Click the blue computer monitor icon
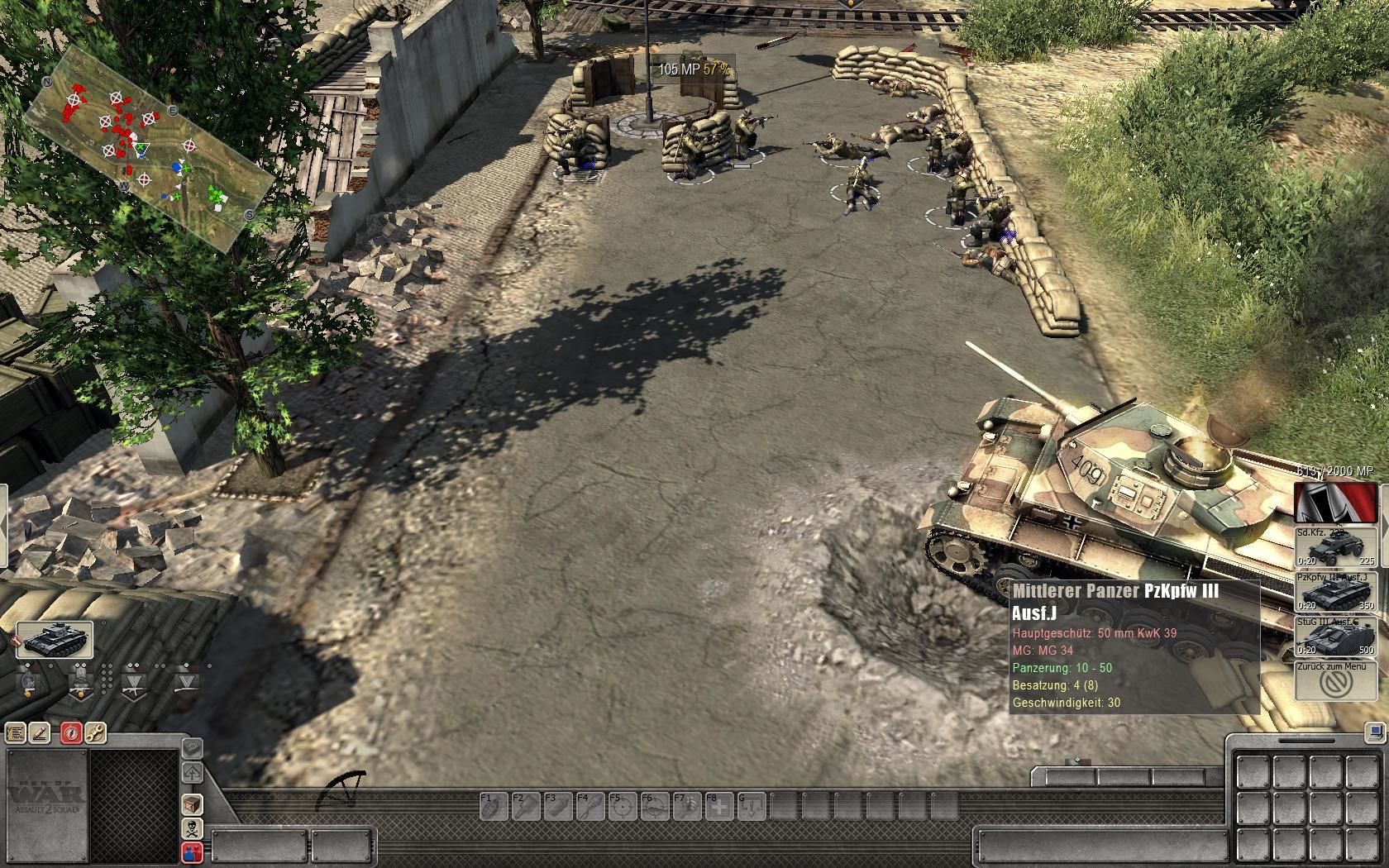The height and width of the screenshot is (868, 1389). (x=1374, y=732)
